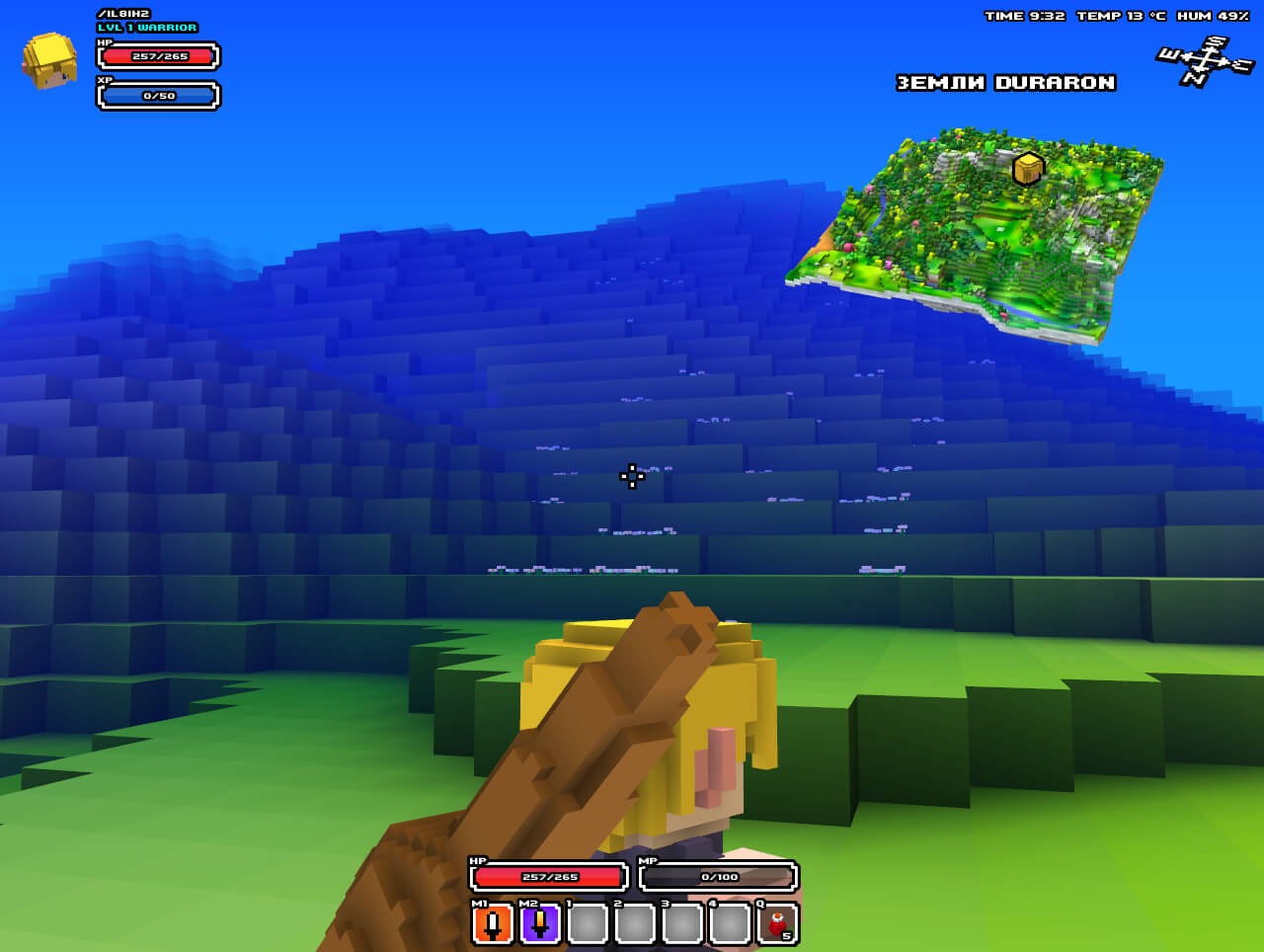The width and height of the screenshot is (1264, 952).
Task: Click the compass rose icon
Action: click(1205, 61)
